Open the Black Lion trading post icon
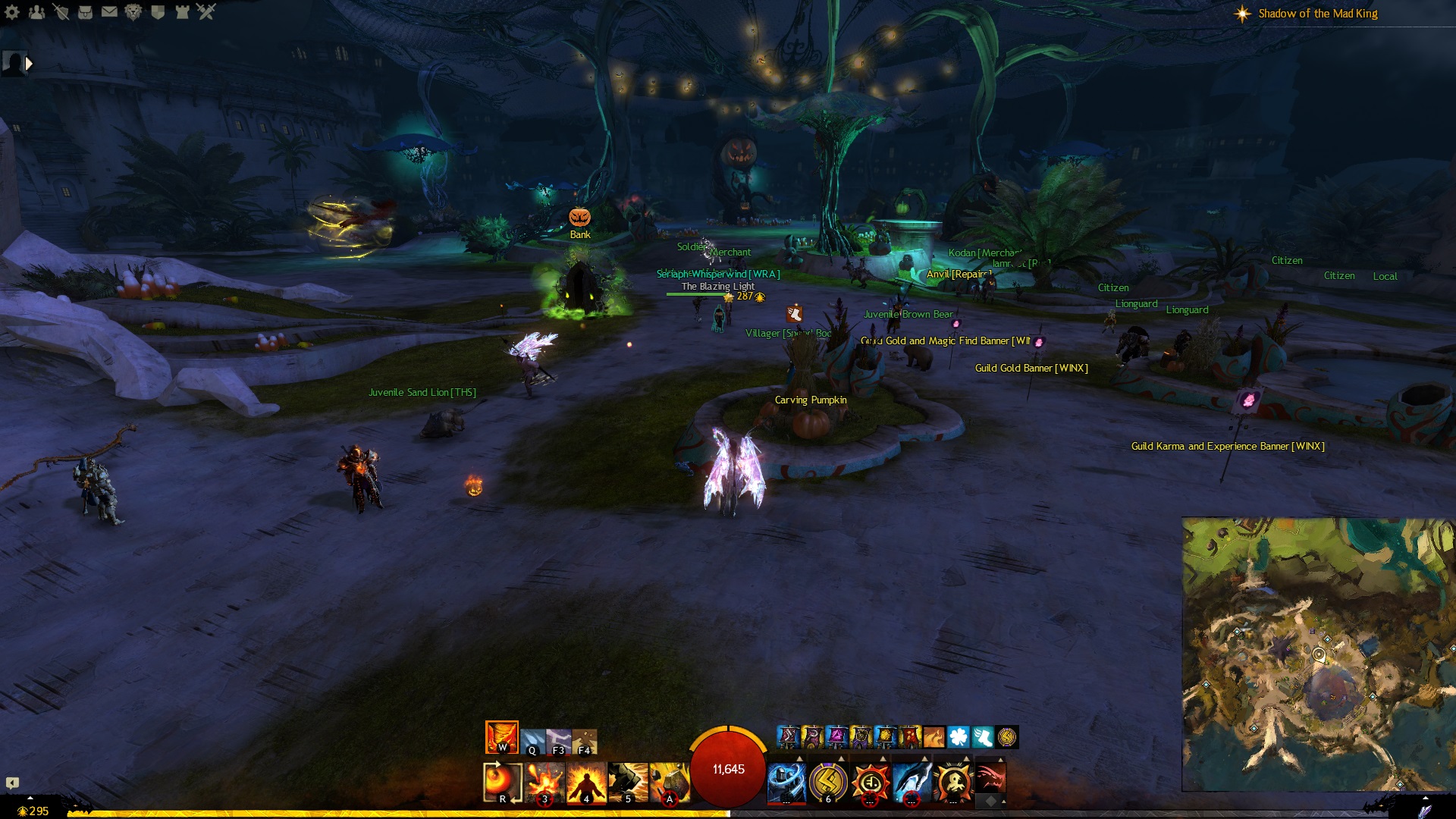Image resolution: width=1456 pixels, height=819 pixels. coord(133,11)
